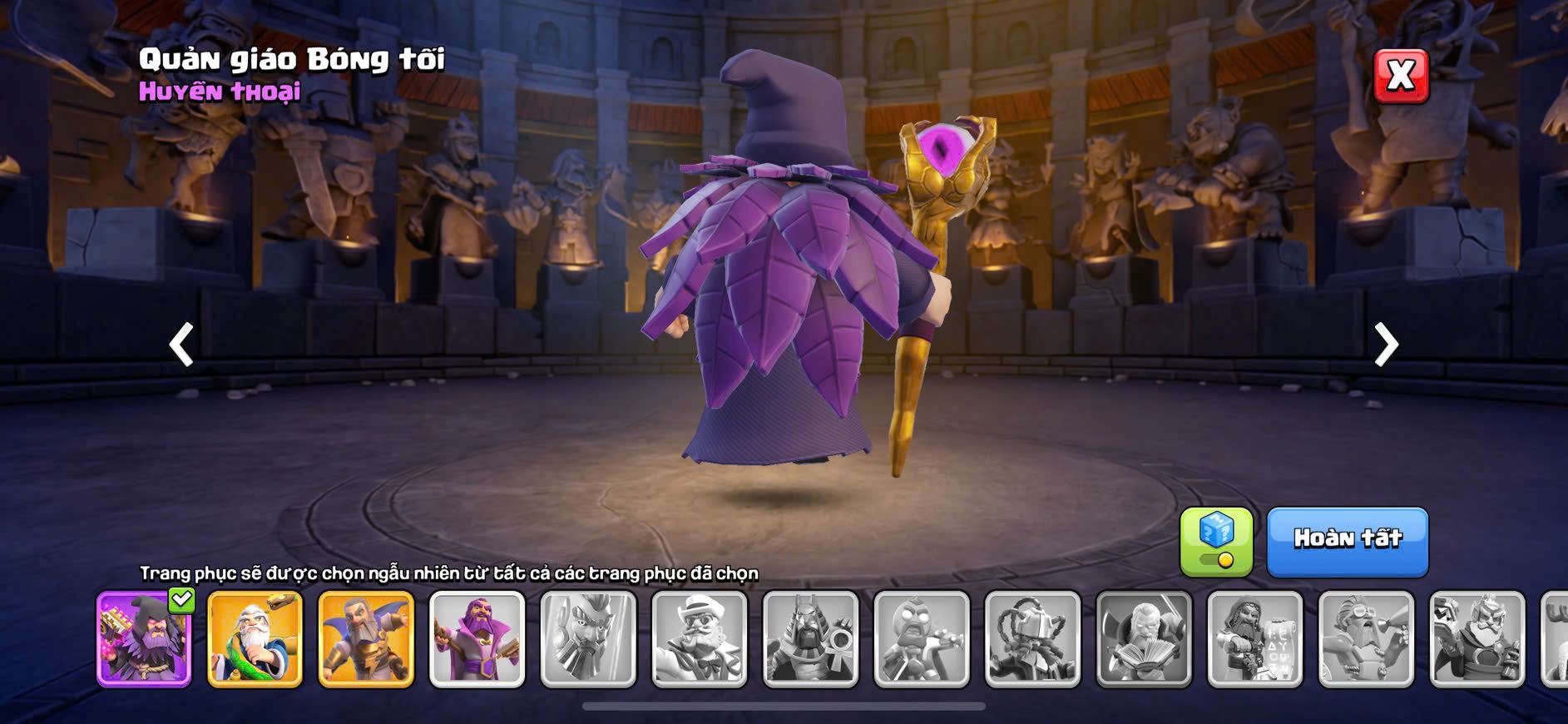Pick the bat-winged Warden with gold lightning bolt
Viewport: 1568px width, 724px height.
tap(366, 639)
